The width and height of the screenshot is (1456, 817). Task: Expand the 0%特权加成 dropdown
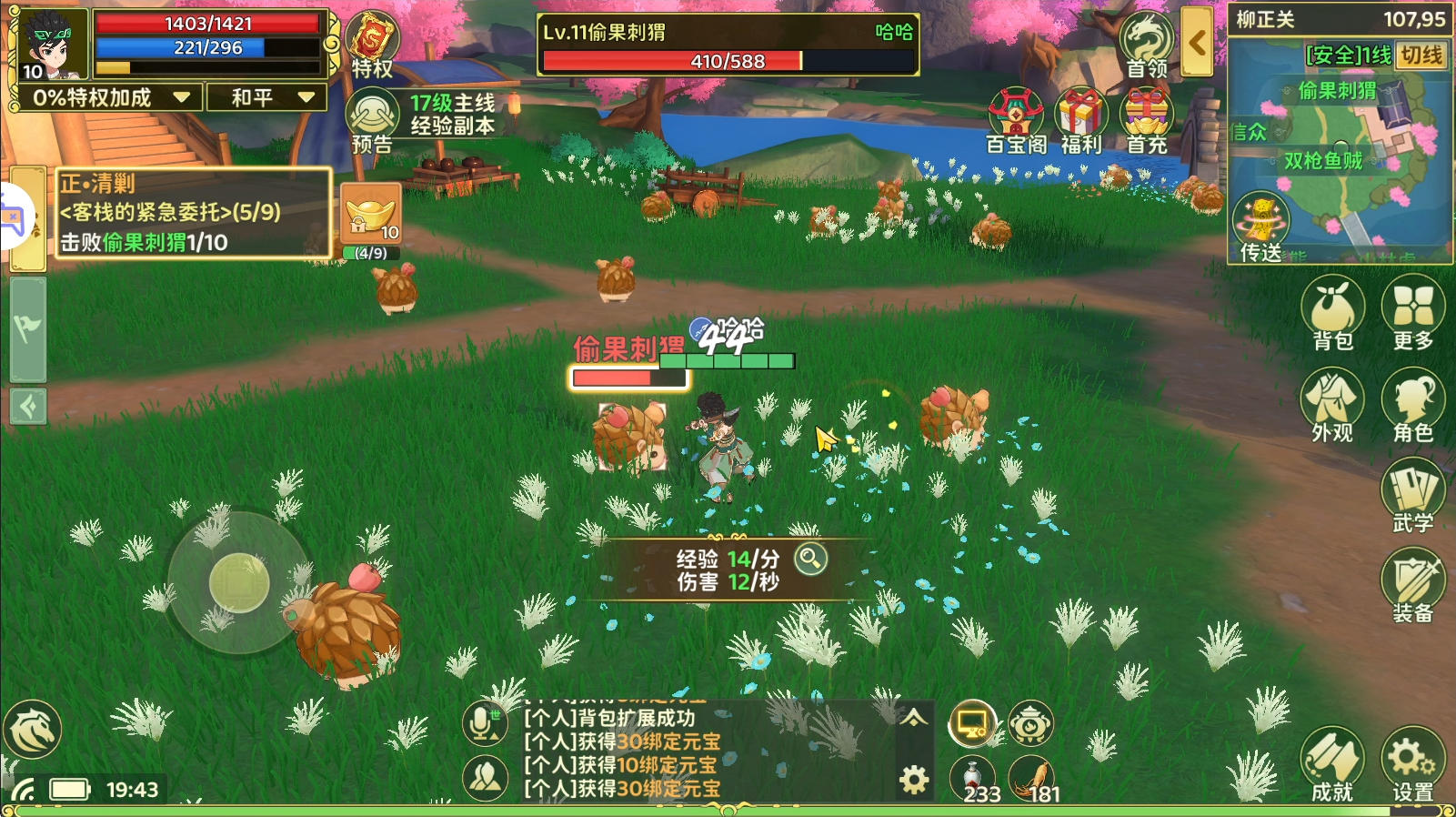click(109, 97)
